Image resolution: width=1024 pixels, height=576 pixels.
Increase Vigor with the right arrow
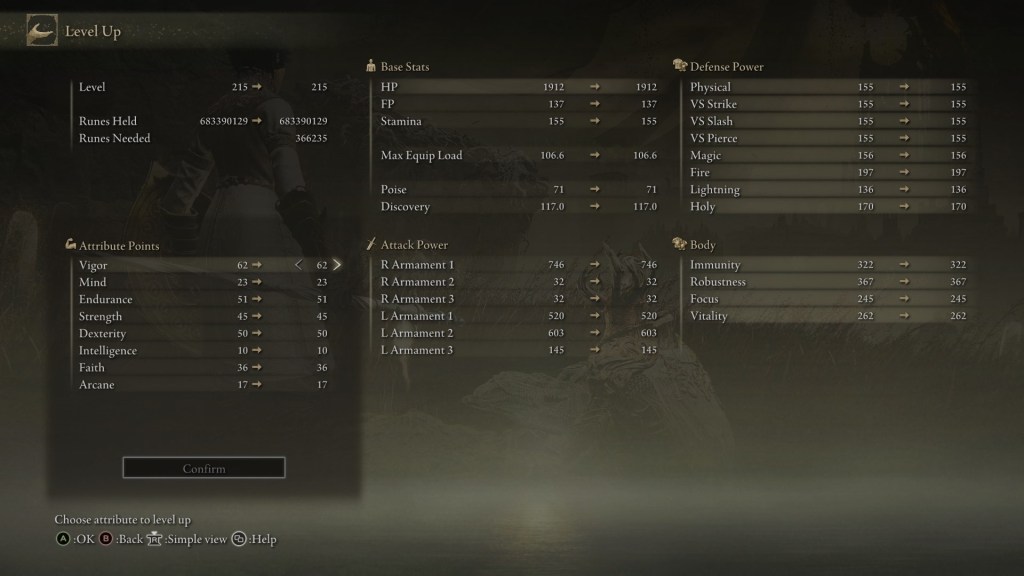point(337,265)
